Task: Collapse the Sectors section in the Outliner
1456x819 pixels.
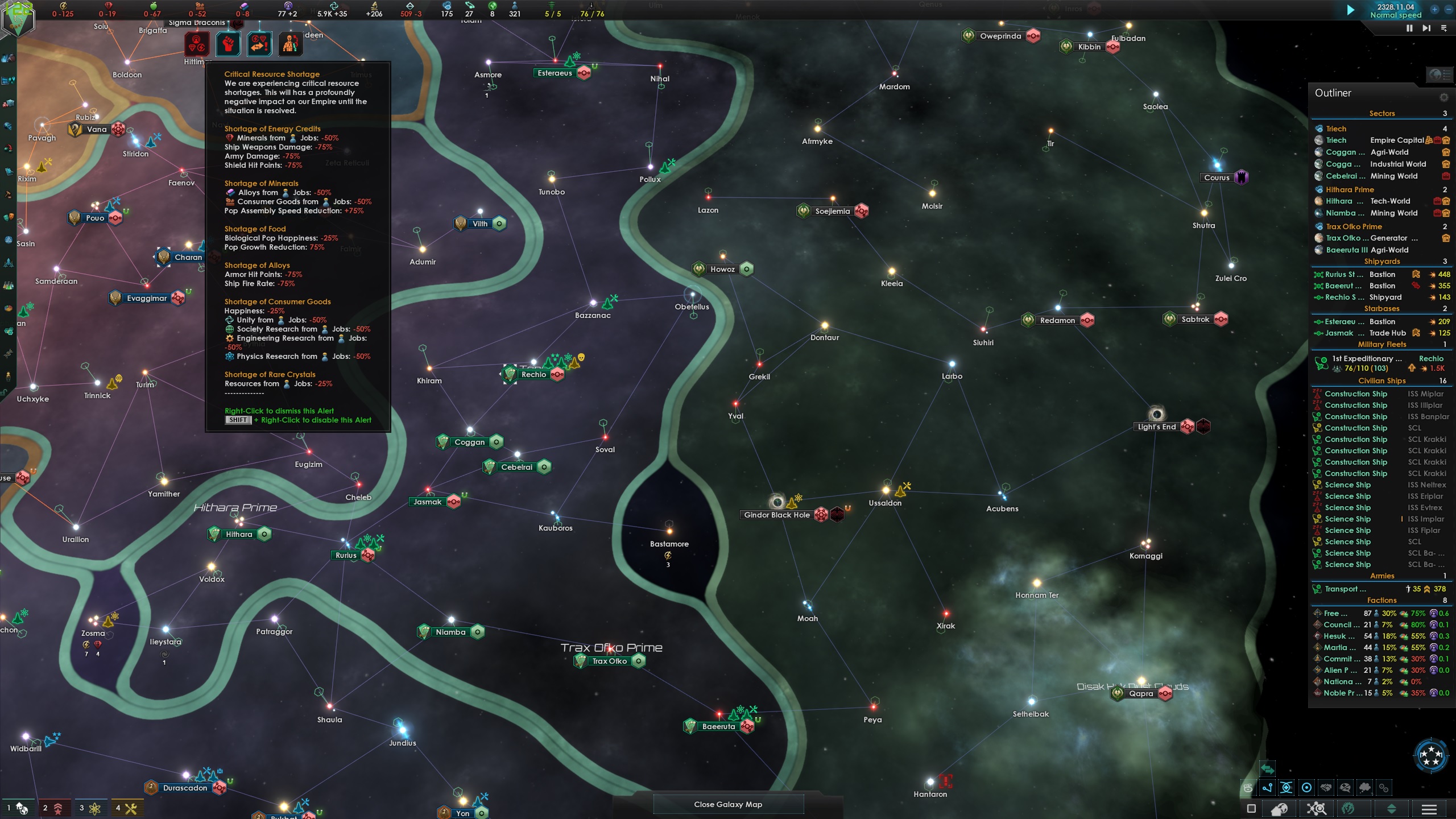Action: [x=1381, y=113]
